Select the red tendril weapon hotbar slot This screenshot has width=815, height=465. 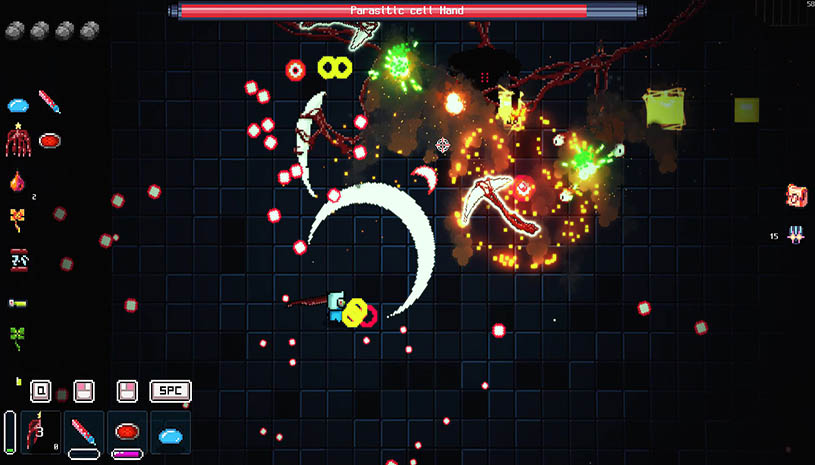click(41, 432)
